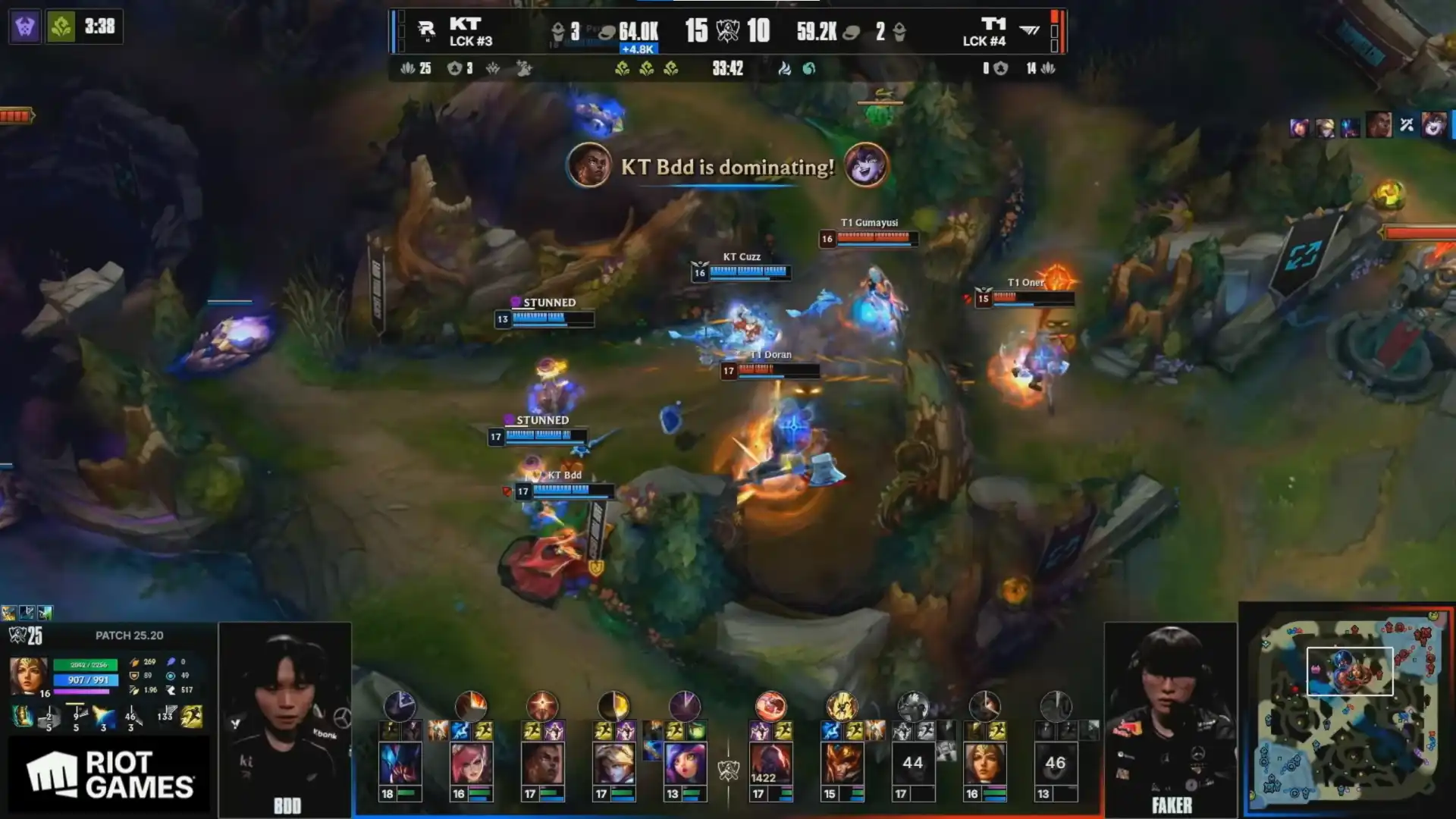
Task: Click the green objective icon by the 3:38 timer
Action: (61, 27)
